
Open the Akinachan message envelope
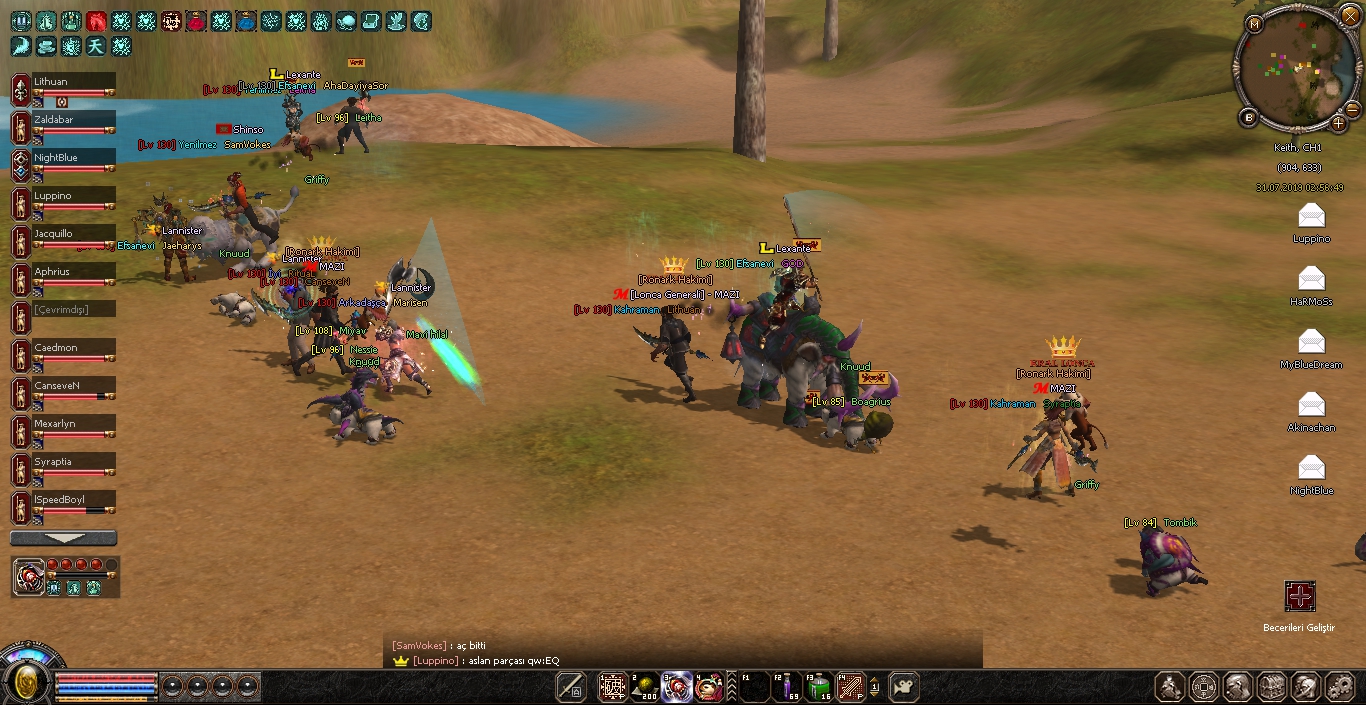(1311, 405)
